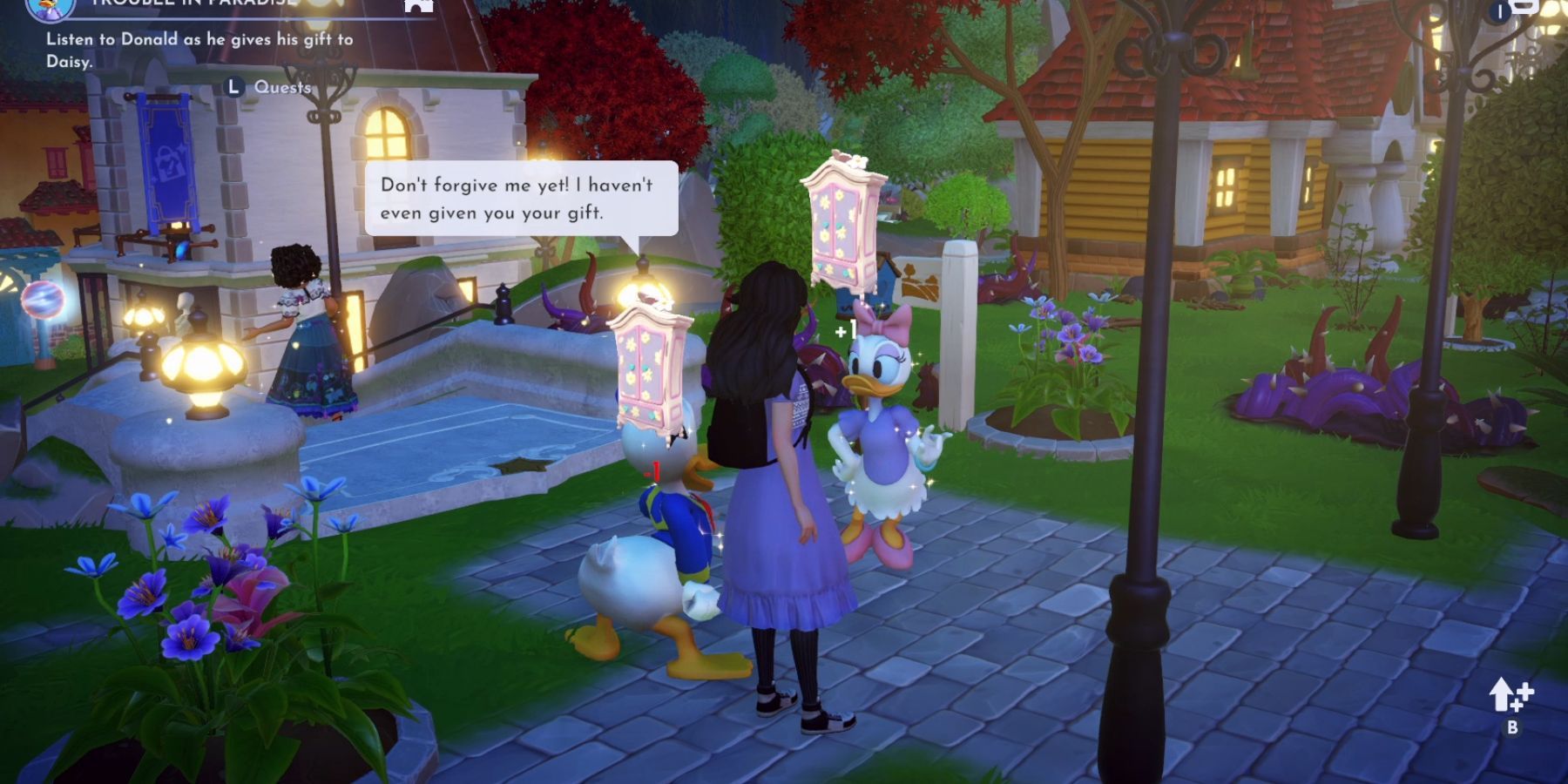The height and width of the screenshot is (784, 1568).
Task: Advance Donald's speech bubble dialogue
Action: (520, 199)
